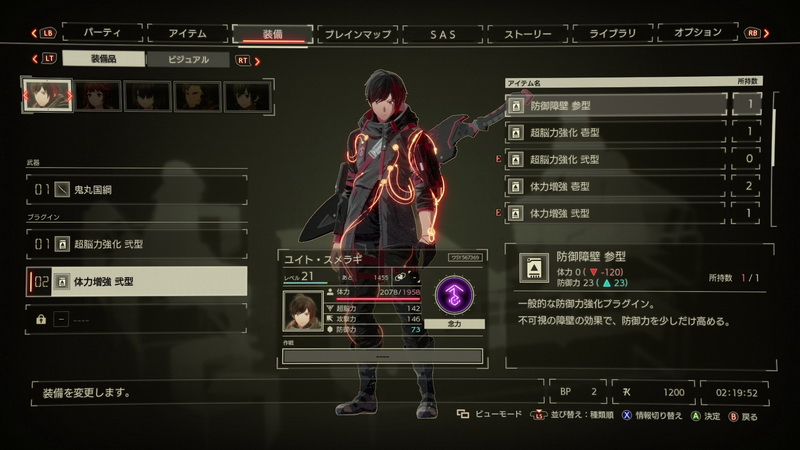
Task: Open the オプション options tab
Action: click(x=697, y=33)
